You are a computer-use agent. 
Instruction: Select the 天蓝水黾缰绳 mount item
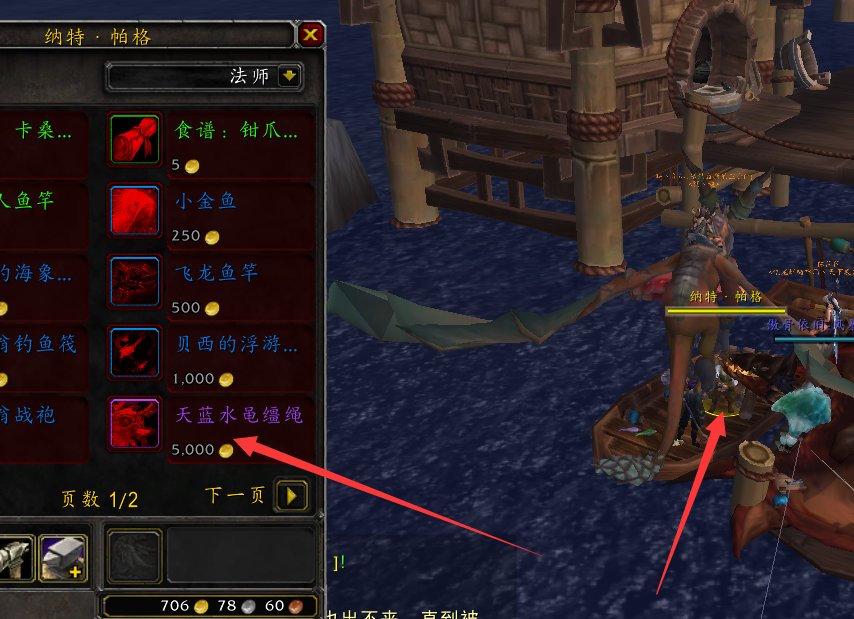(135, 424)
